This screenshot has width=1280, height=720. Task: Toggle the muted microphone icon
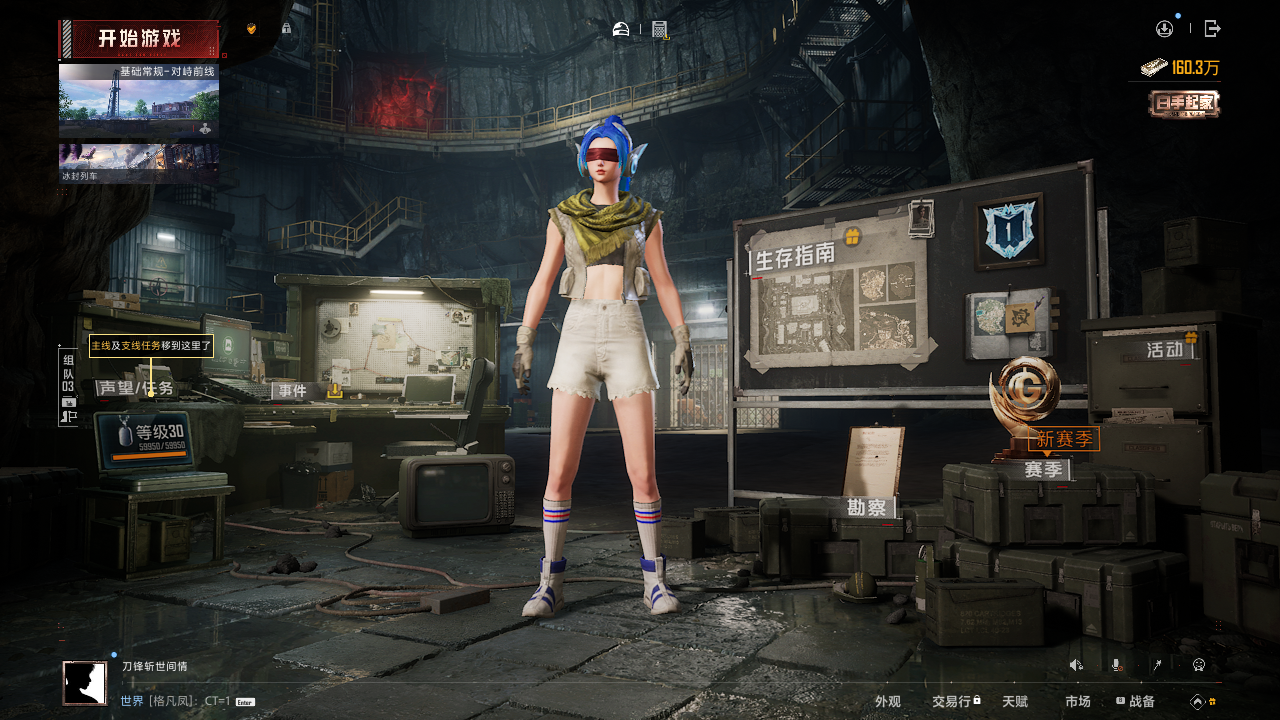point(1116,665)
